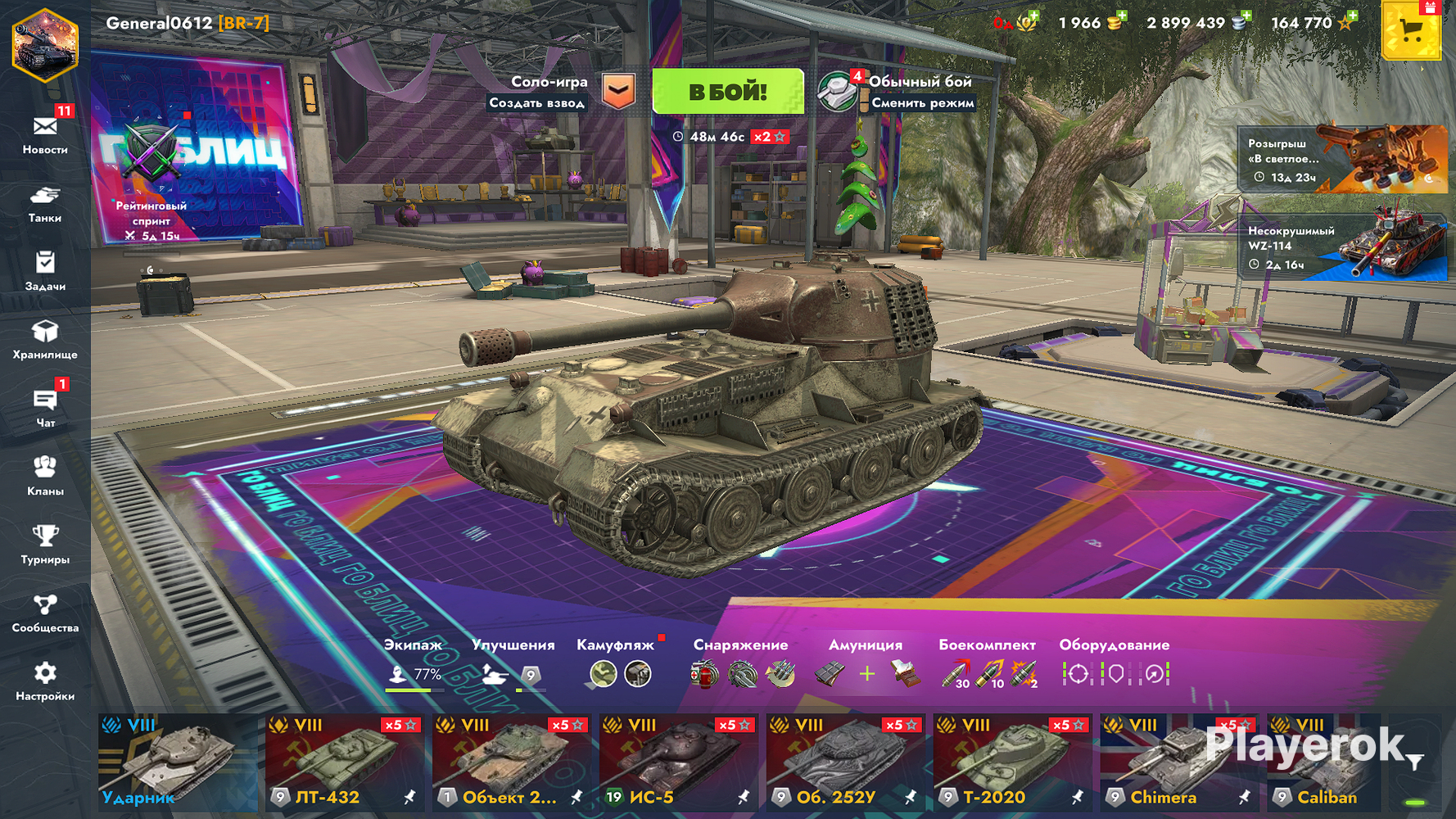The image size is (1456, 819).
Task: Change battle mode via Сменить режим
Action: point(922,103)
